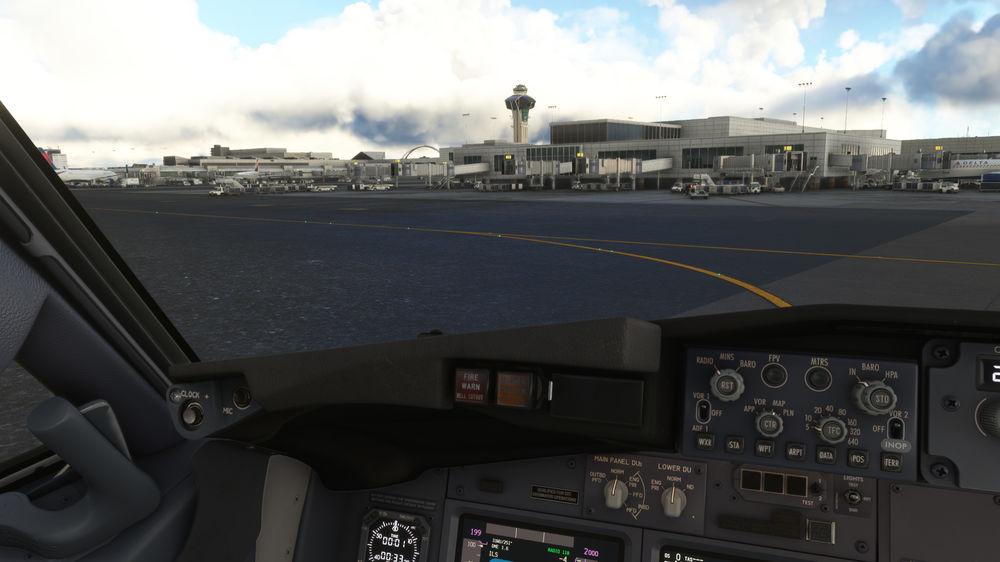The image size is (1000, 562).
Task: Toggle the FPV flight path vector button
Action: coord(774,375)
